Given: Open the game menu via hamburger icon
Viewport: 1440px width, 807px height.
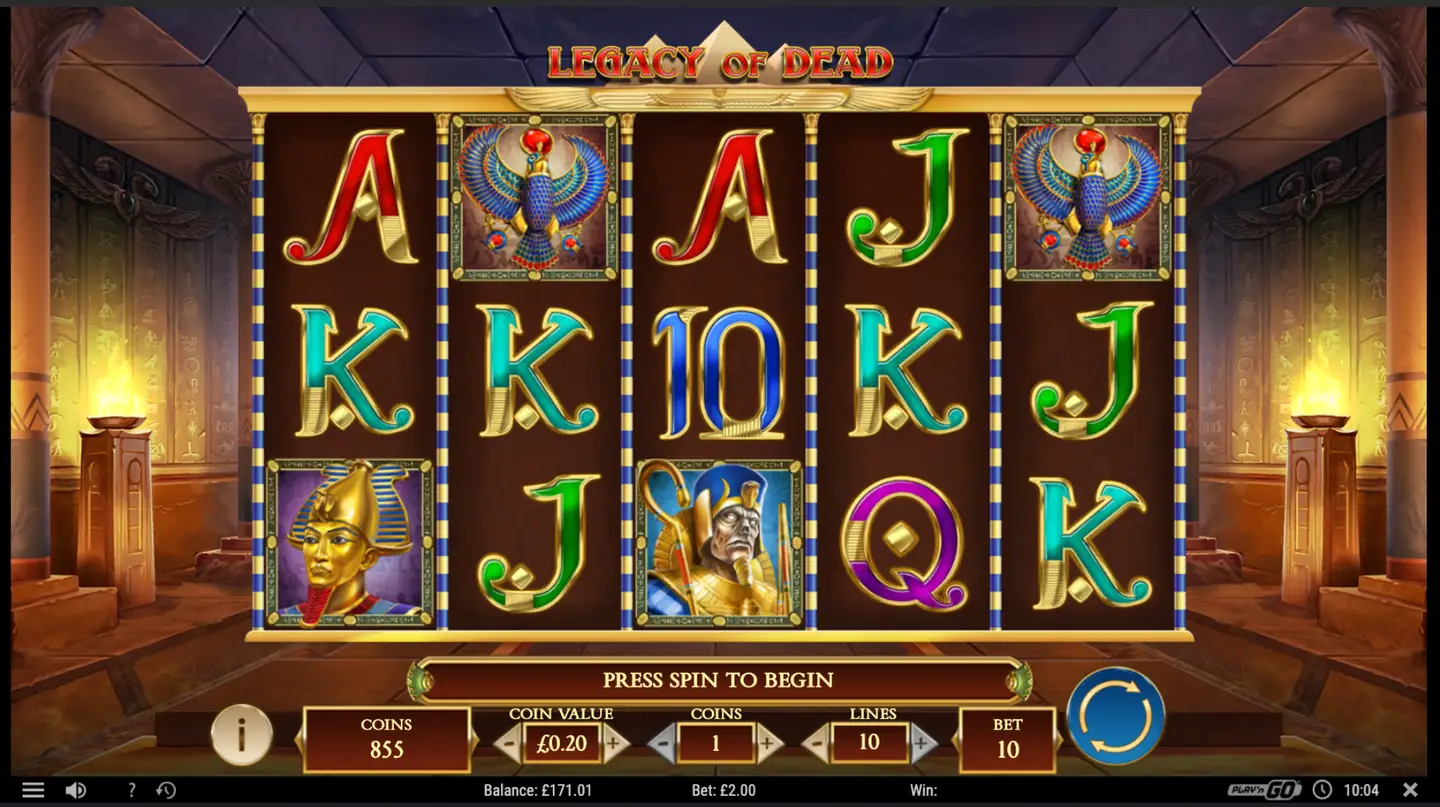Looking at the screenshot, I should pyautogui.click(x=33, y=789).
